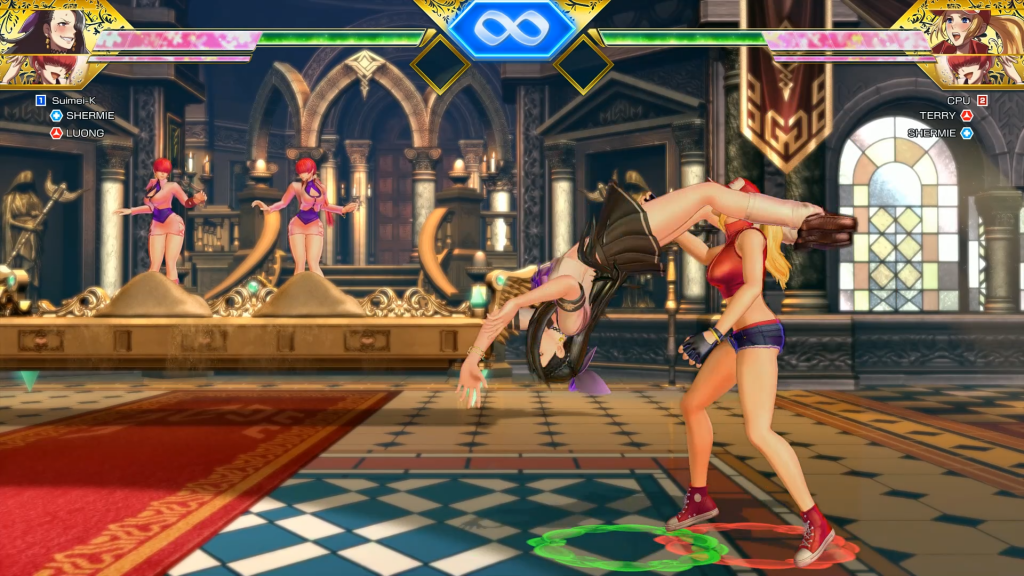This screenshot has width=1024, height=576.
Task: Select the TERRY name label
Action: pyautogui.click(x=938, y=116)
